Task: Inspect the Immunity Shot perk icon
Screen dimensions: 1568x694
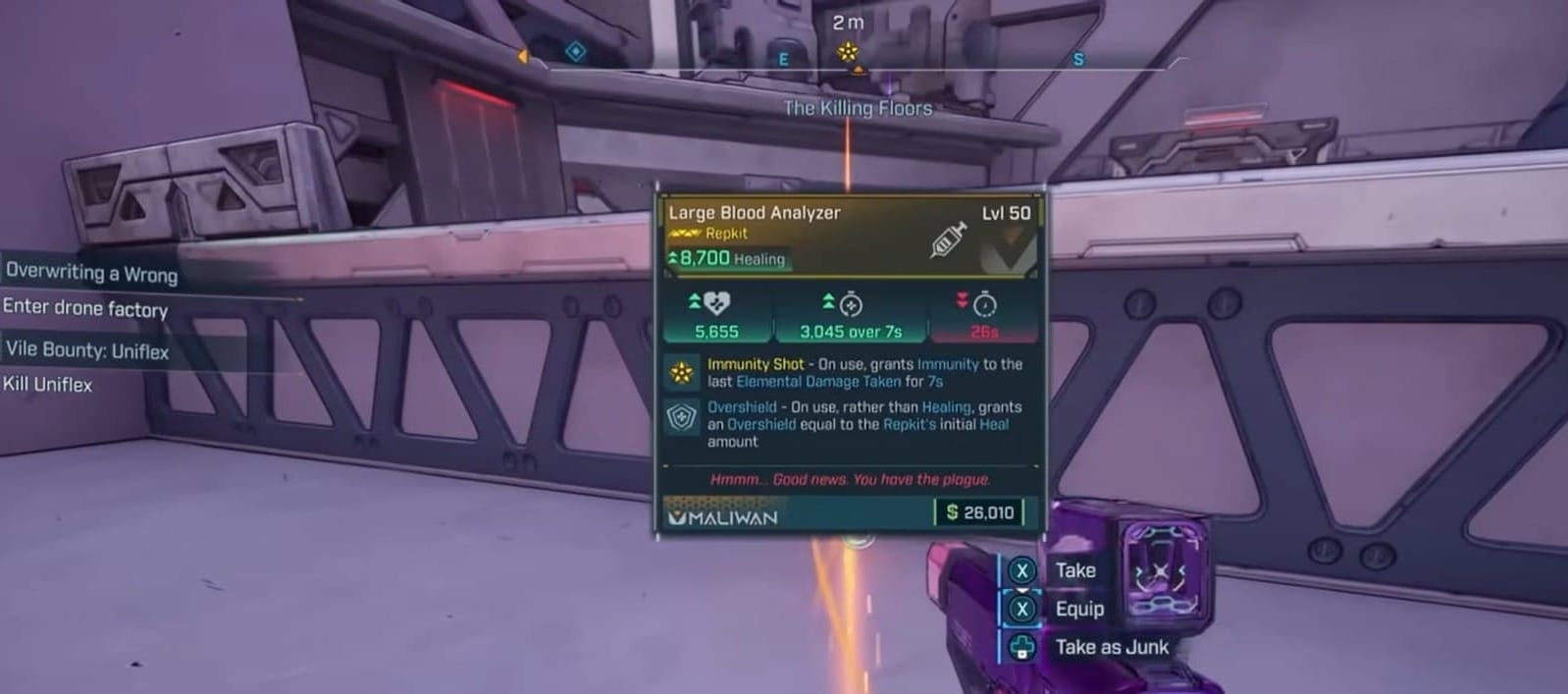Action: 681,373
